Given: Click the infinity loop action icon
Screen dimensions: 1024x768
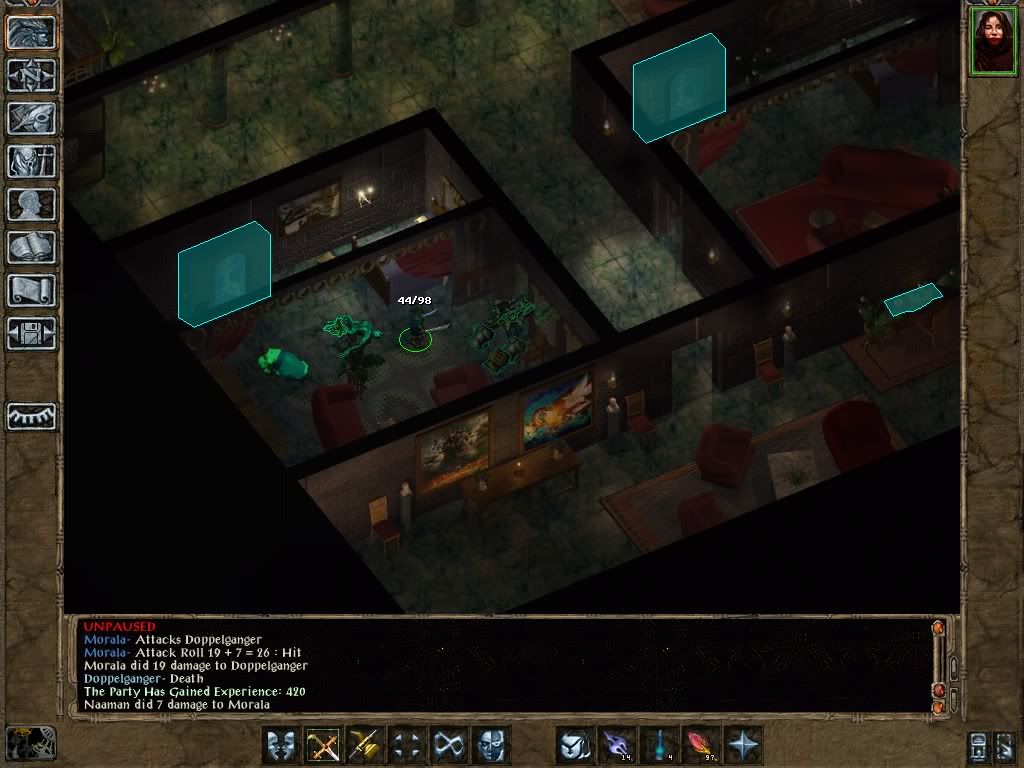Looking at the screenshot, I should click(449, 745).
